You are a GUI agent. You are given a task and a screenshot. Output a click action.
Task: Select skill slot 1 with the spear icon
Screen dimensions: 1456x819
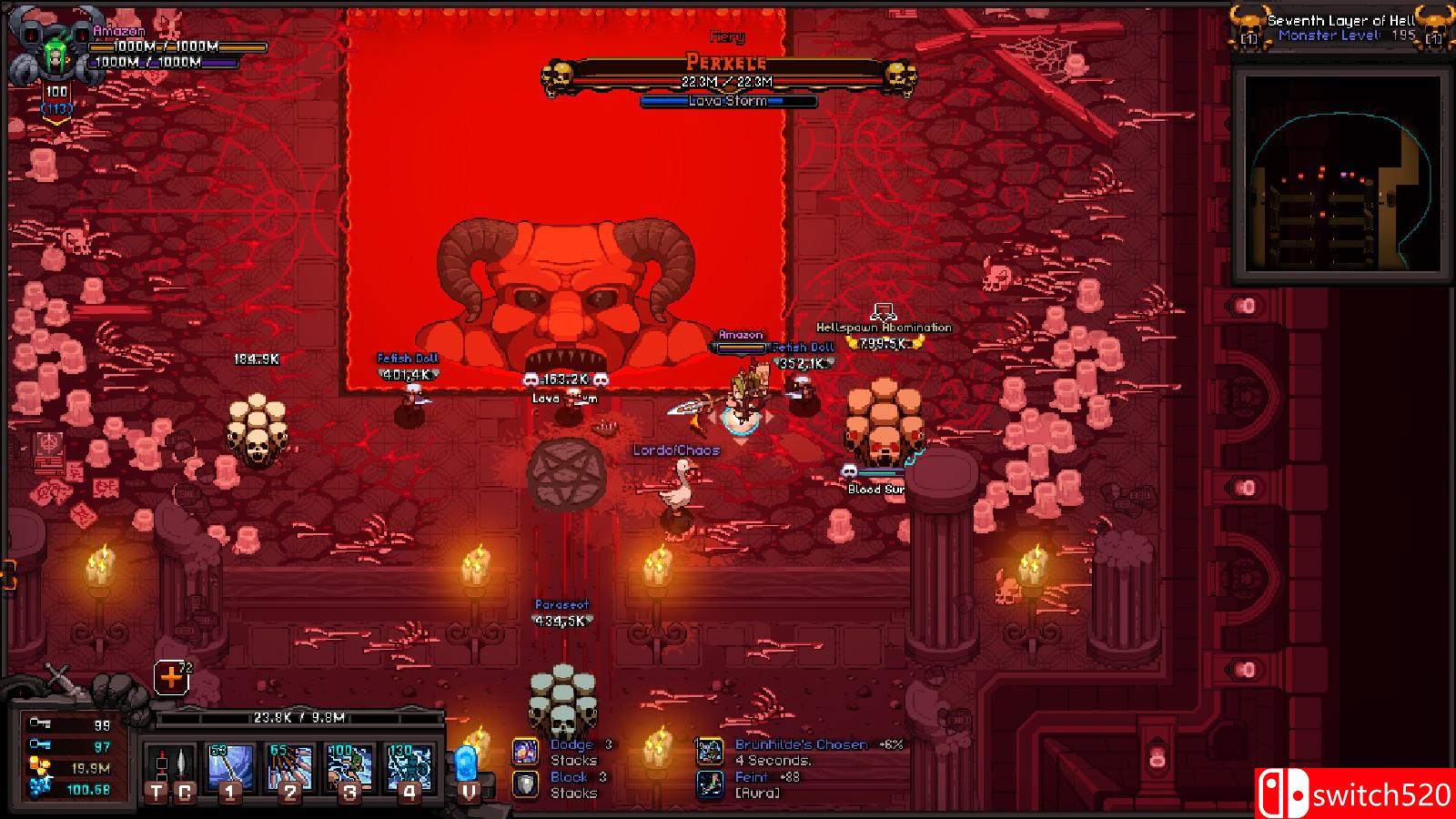tap(232, 764)
